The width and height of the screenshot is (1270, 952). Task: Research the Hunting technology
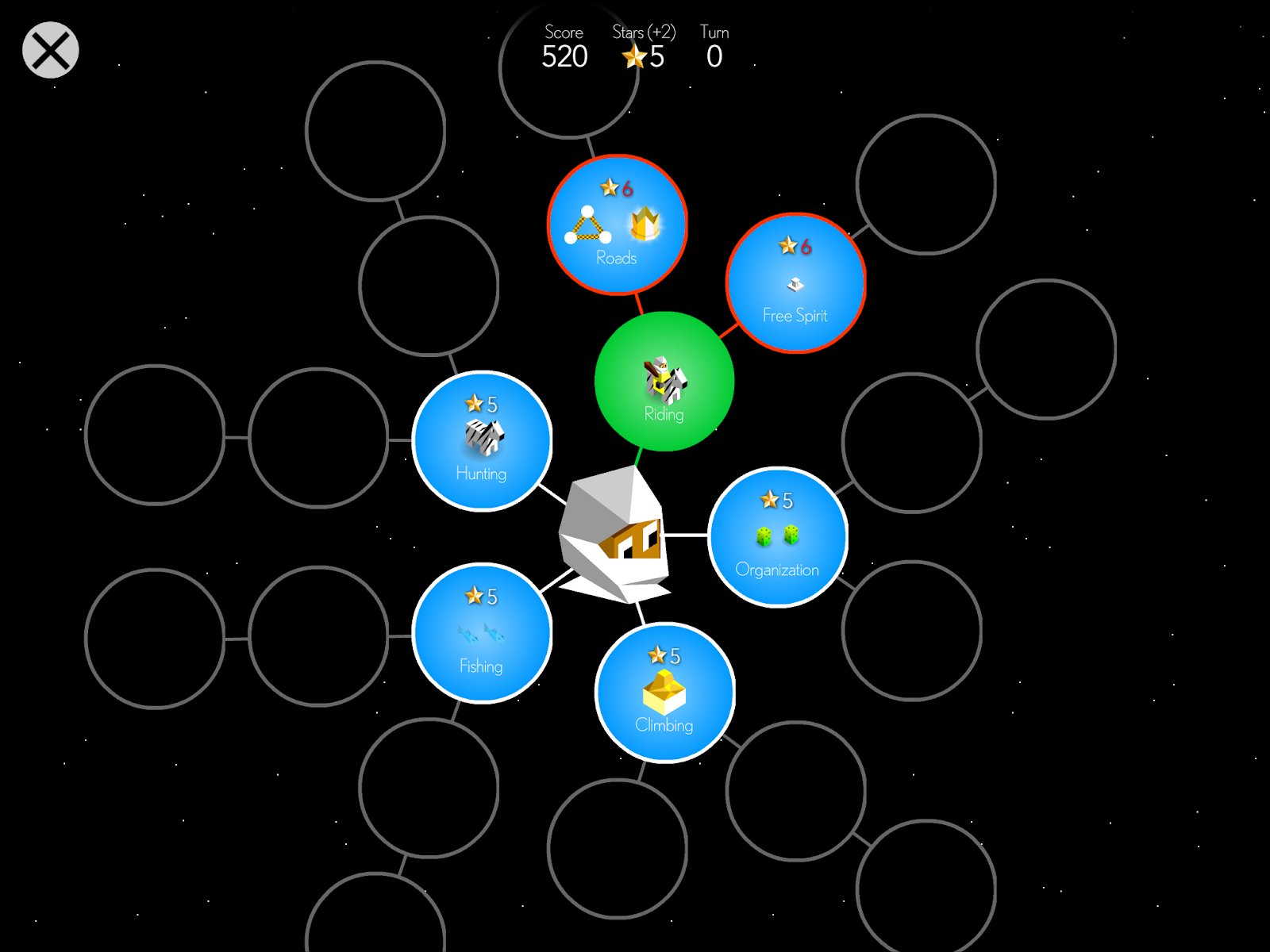[x=482, y=441]
